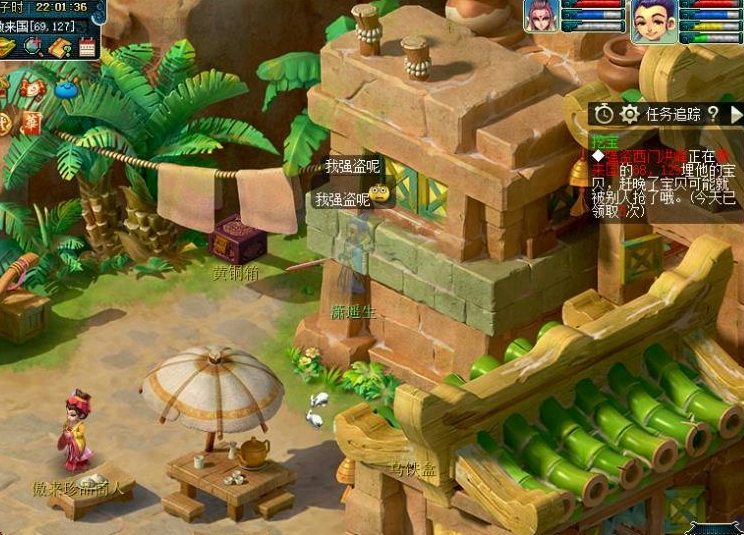Open quest tracker gear settings
Image resolution: width=744 pixels, height=535 pixels.
(629, 114)
